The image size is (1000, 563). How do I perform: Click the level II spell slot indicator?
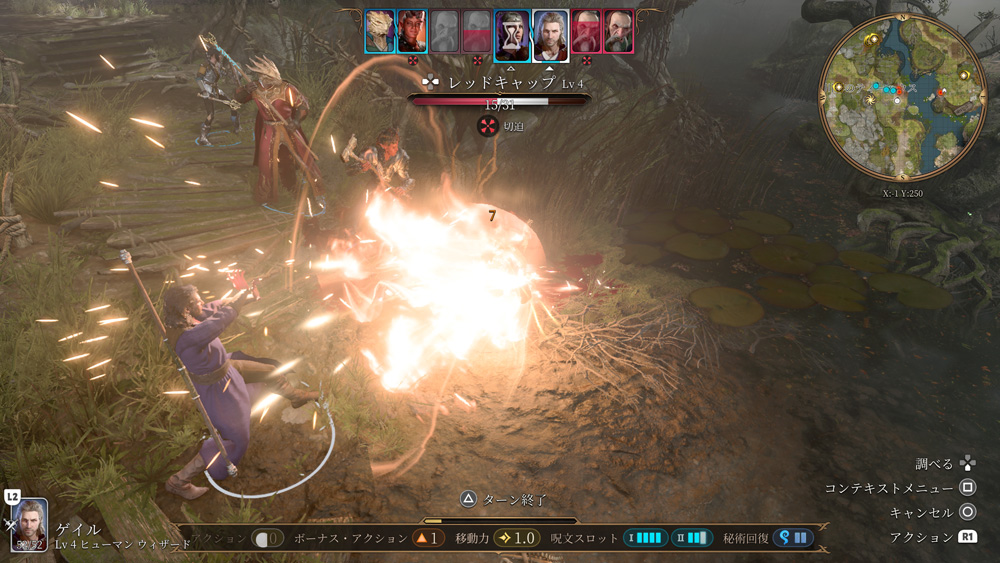click(692, 538)
